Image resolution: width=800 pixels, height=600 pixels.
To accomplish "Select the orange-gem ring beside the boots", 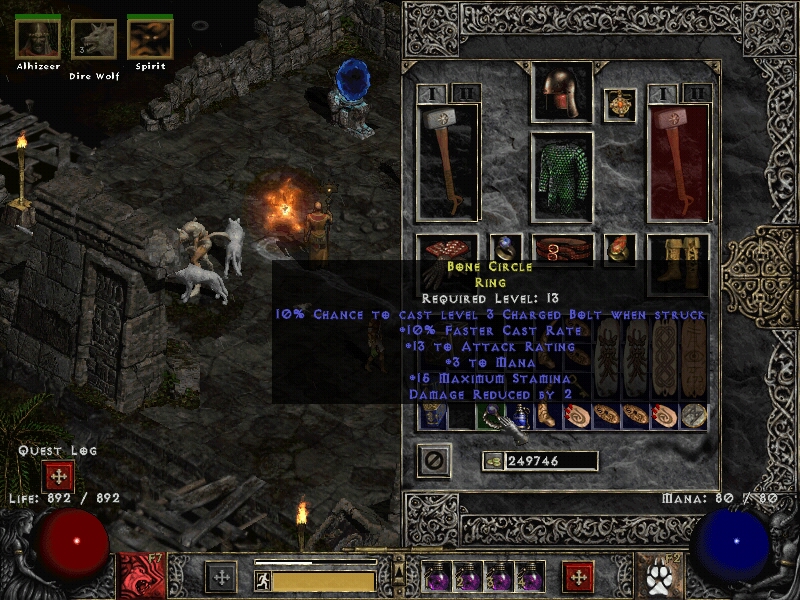I will click(x=620, y=249).
